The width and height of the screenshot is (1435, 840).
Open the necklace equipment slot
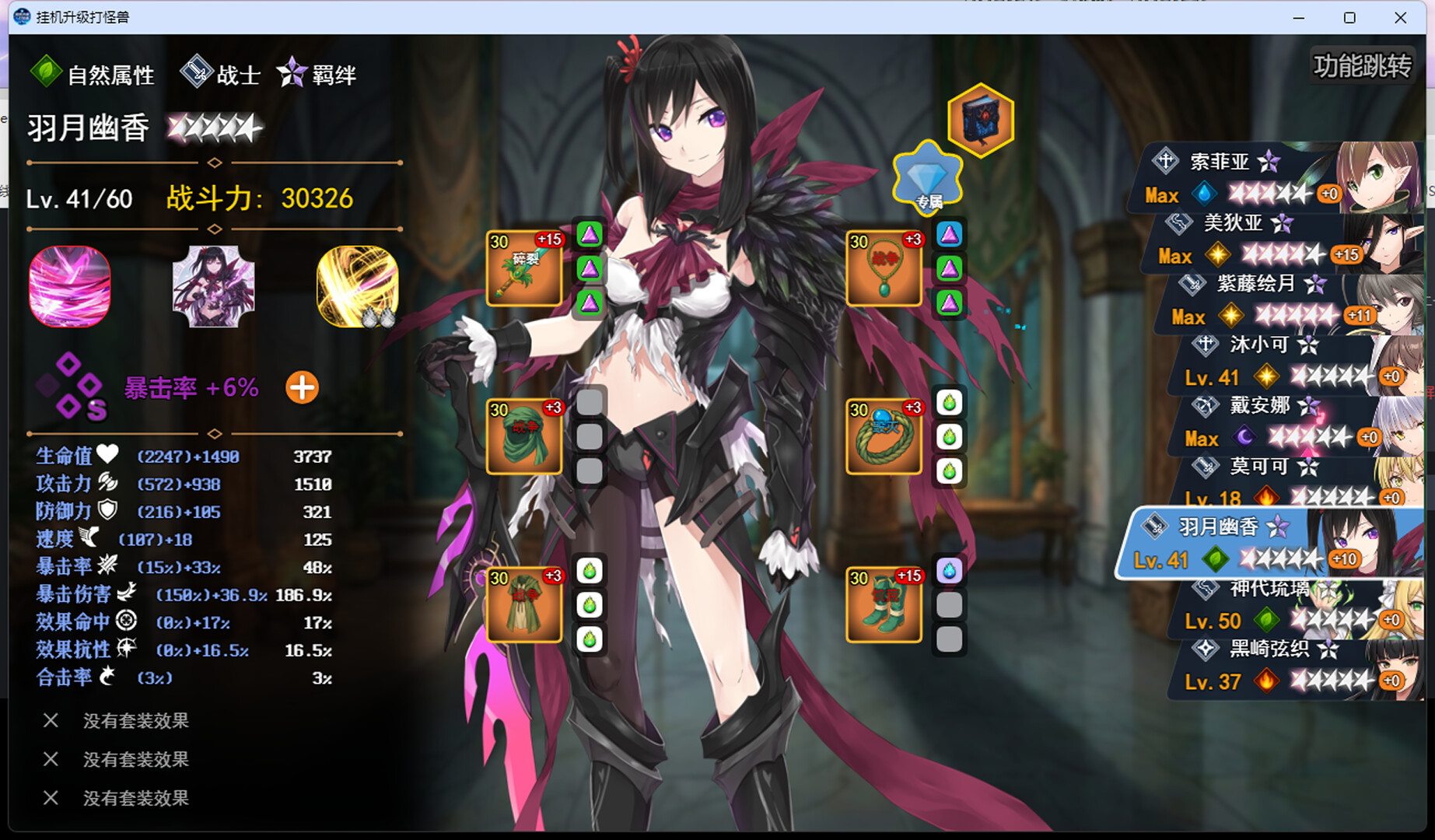click(x=884, y=268)
